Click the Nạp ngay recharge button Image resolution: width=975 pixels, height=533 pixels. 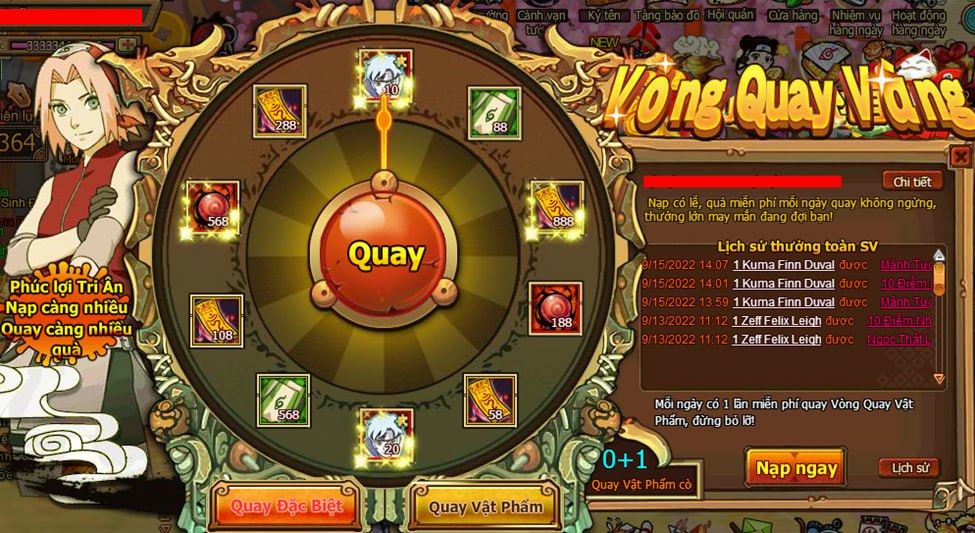coord(796,468)
